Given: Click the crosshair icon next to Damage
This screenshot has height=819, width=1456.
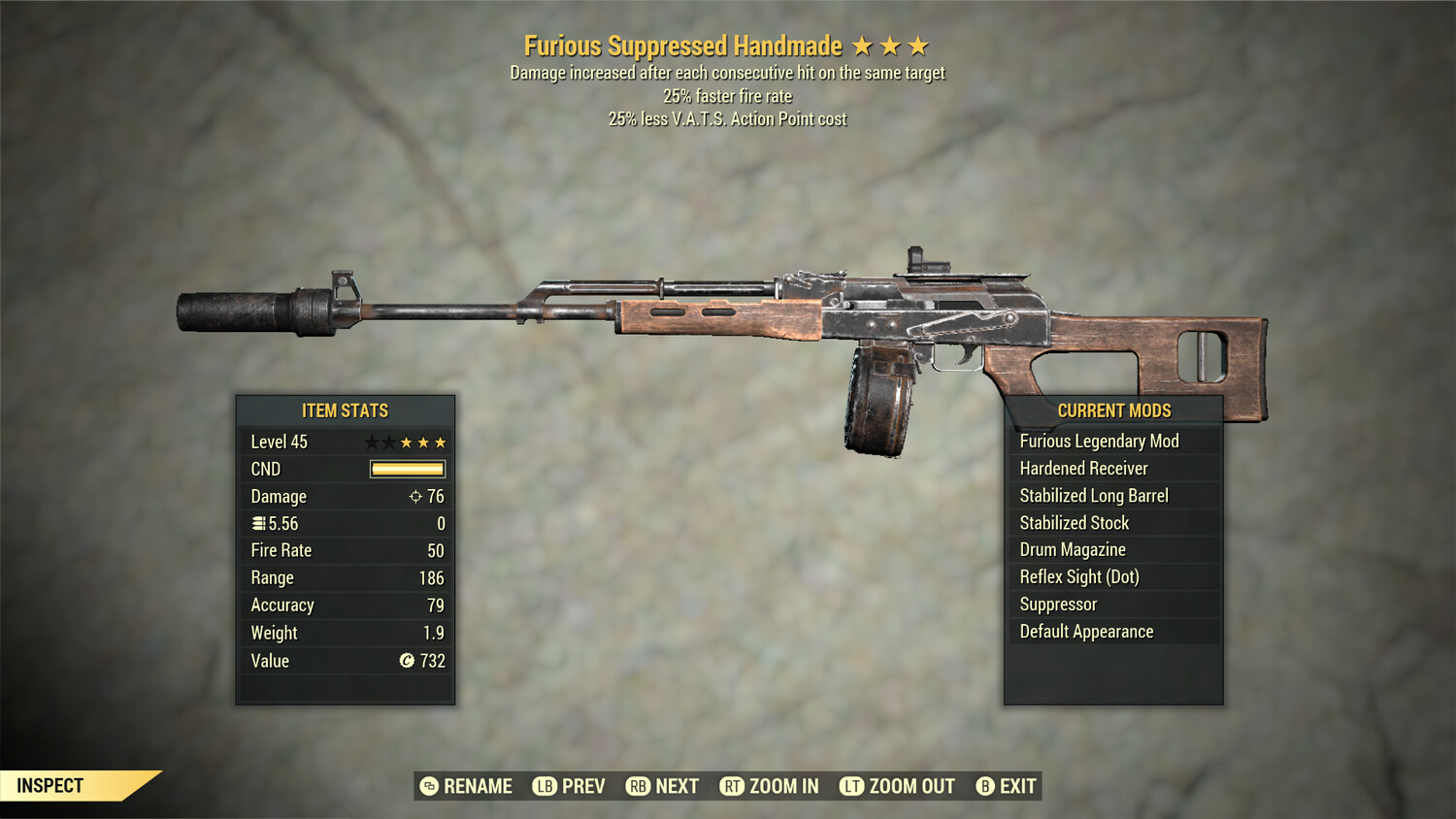Looking at the screenshot, I should pyautogui.click(x=418, y=496).
